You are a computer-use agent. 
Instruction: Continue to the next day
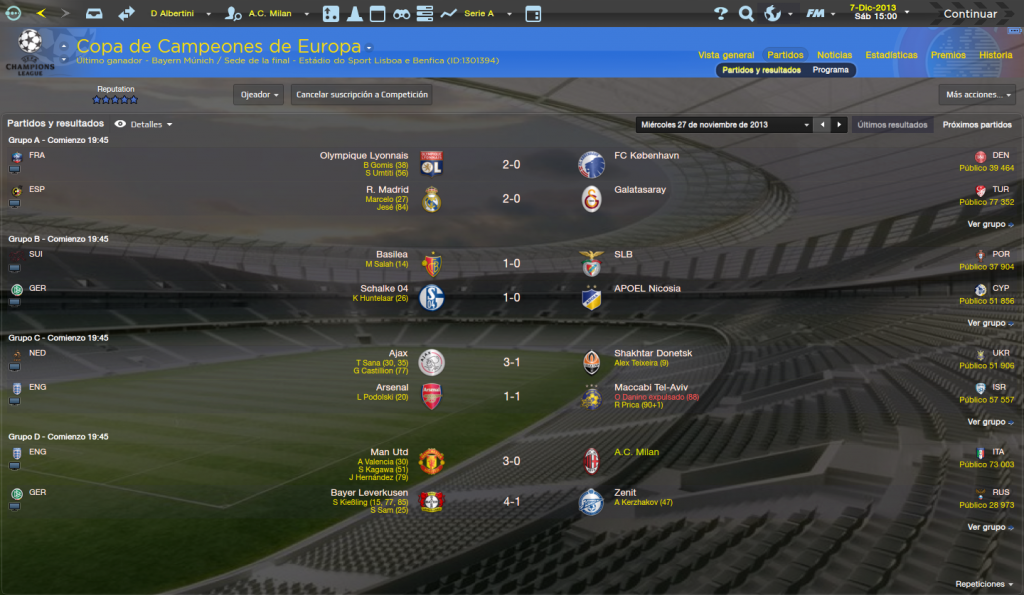point(969,14)
